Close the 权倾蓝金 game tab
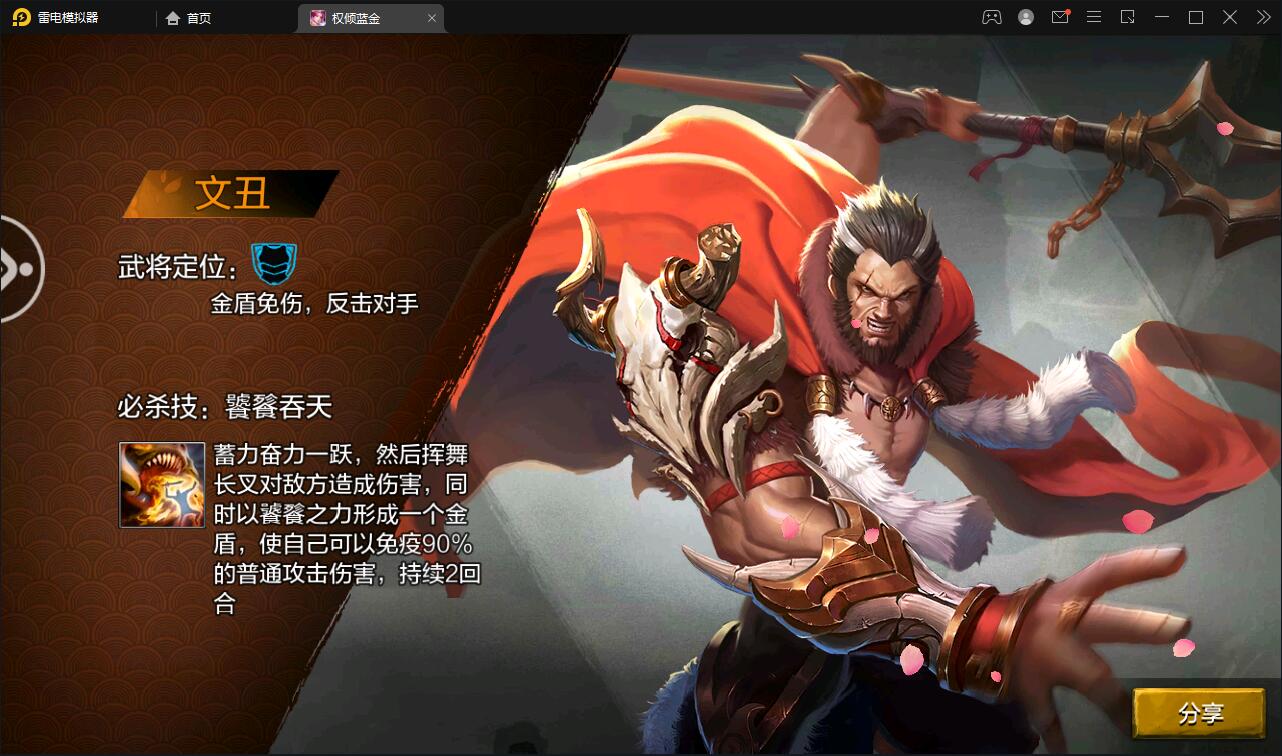 [x=431, y=17]
